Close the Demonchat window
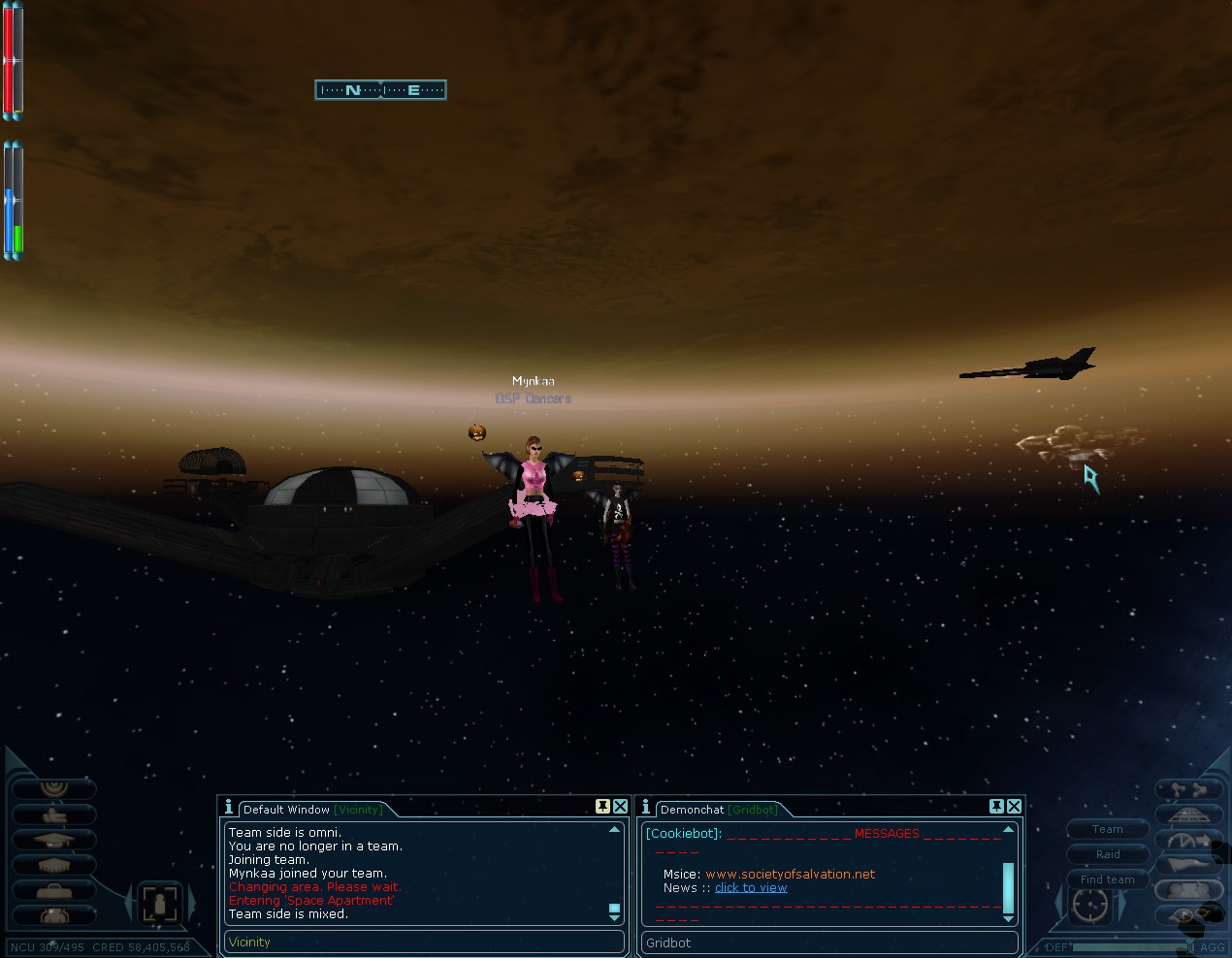The height and width of the screenshot is (958, 1232). [1014, 807]
